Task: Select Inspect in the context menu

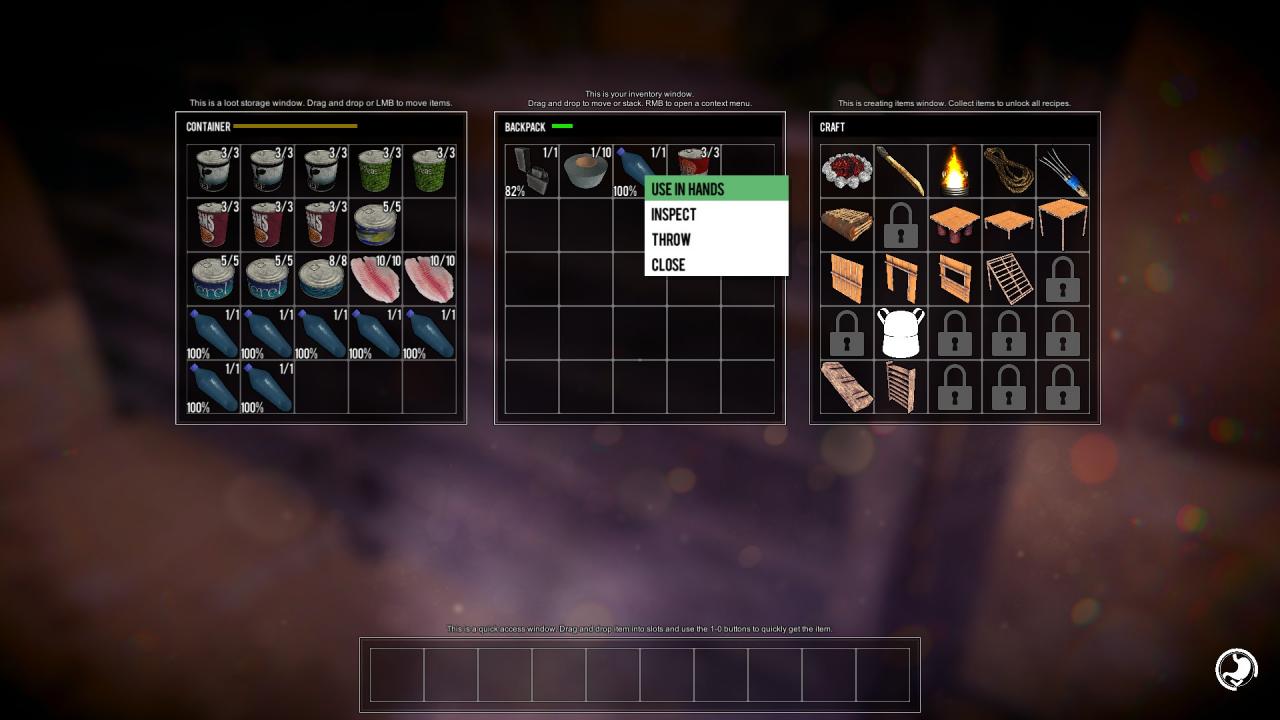Action: (x=716, y=214)
